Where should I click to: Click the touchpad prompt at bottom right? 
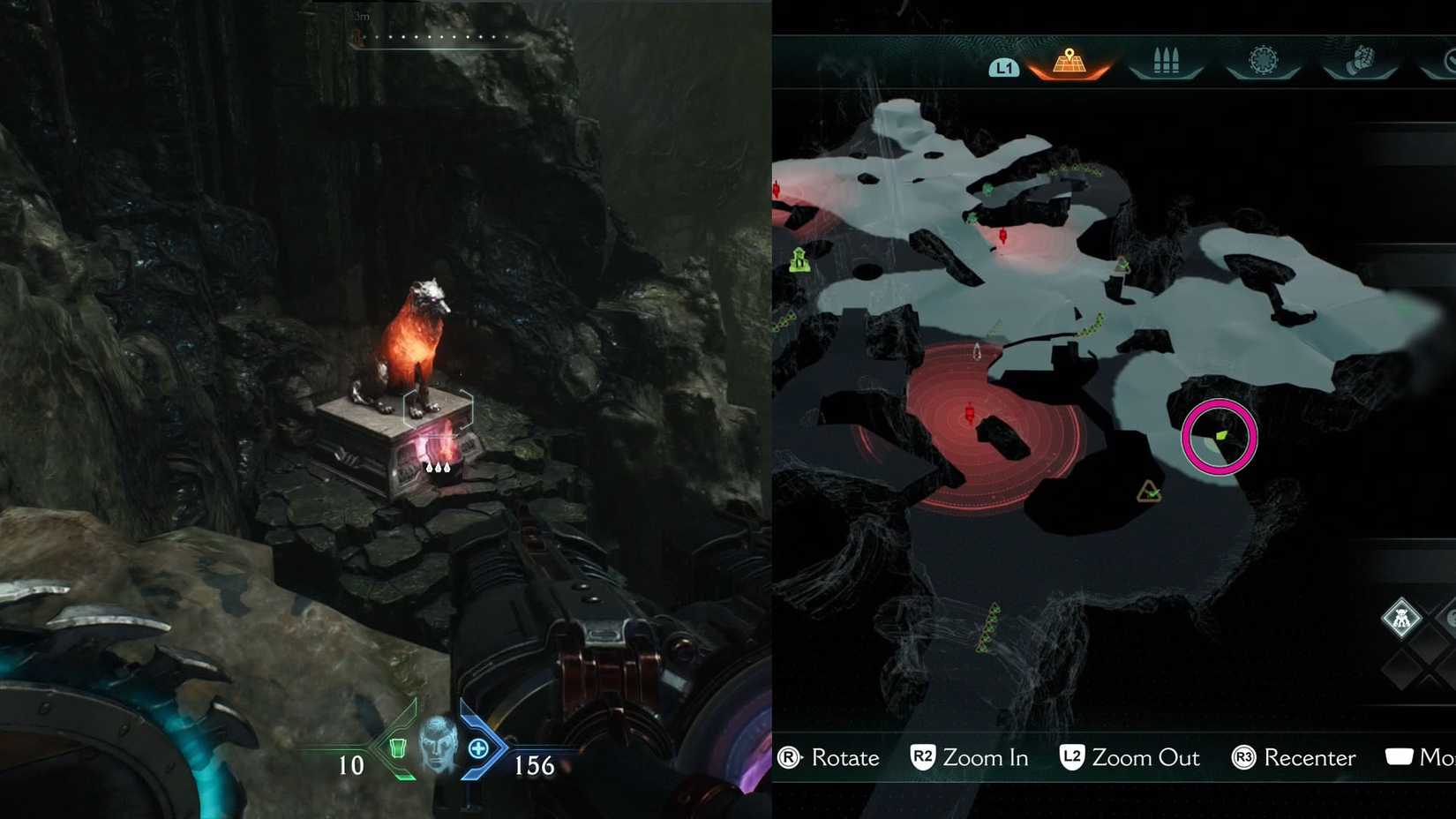pos(1399,755)
